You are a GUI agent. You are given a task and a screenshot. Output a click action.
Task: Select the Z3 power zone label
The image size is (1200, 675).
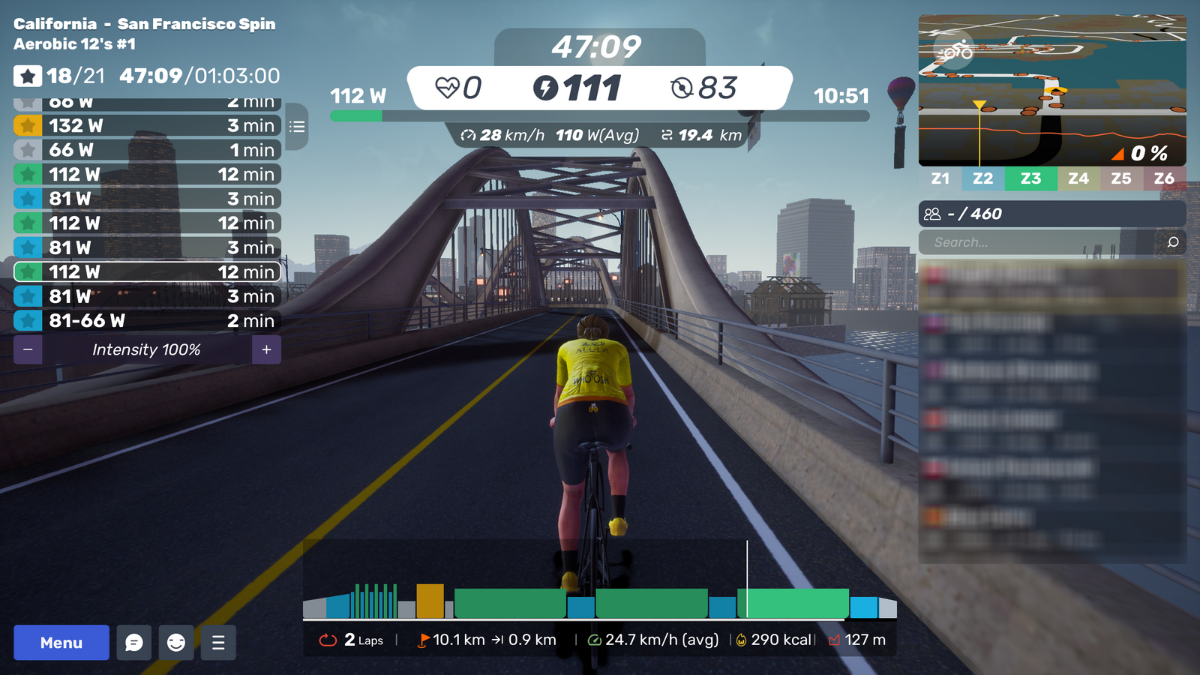(1031, 179)
